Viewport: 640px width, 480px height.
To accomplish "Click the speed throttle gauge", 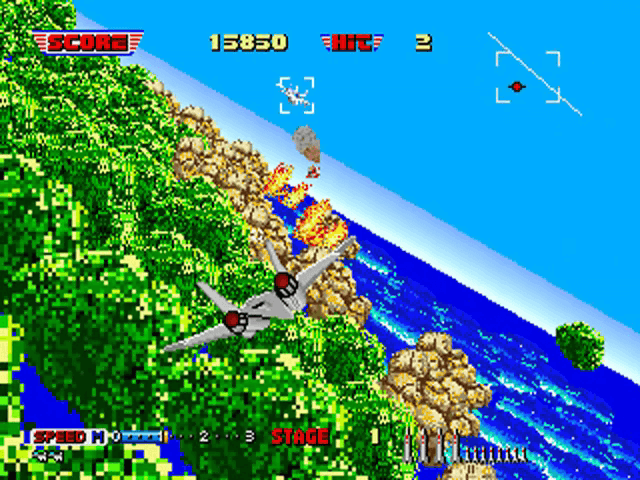I will coord(180,437).
